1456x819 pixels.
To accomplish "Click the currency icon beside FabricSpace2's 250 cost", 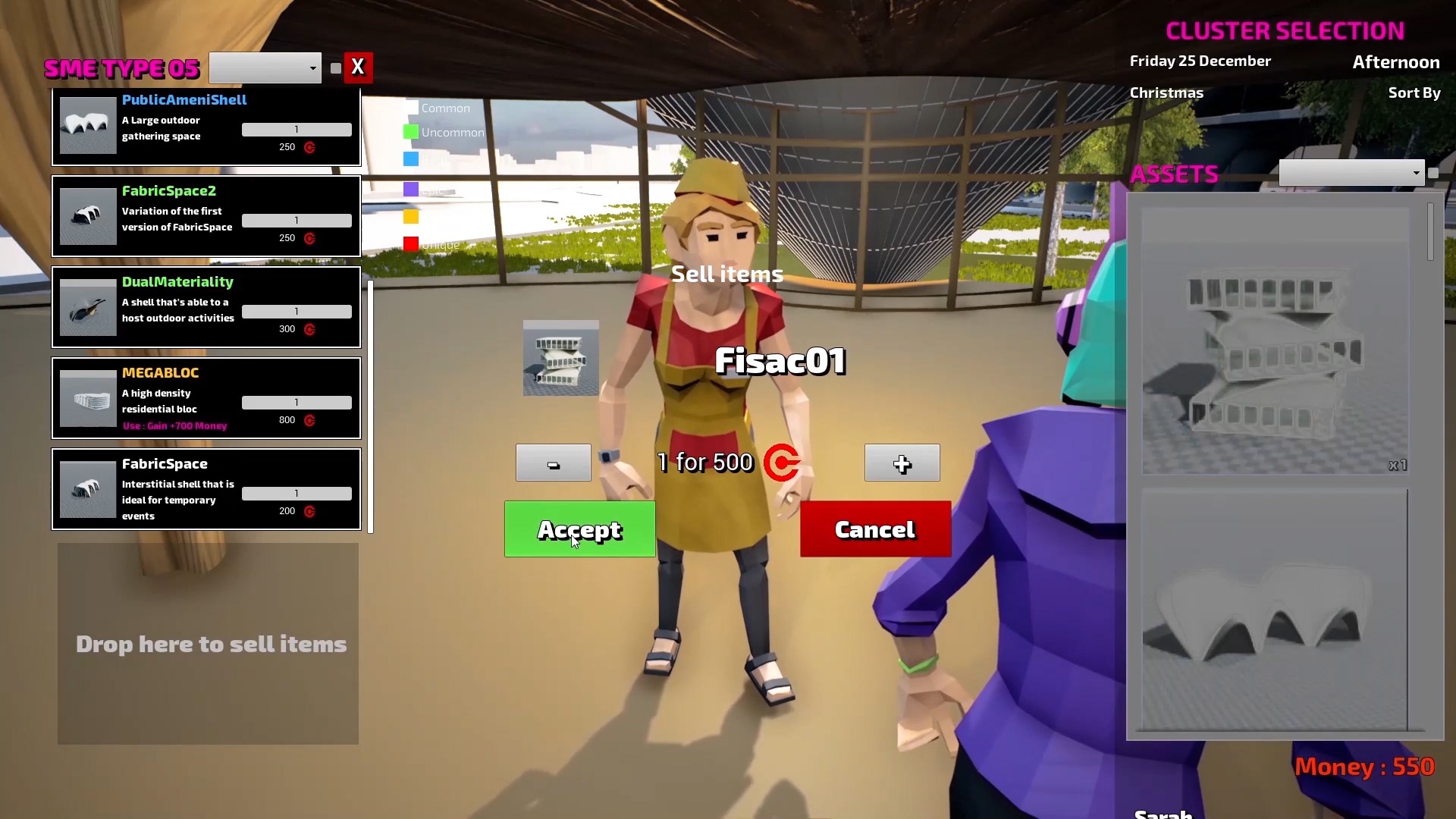I will [x=310, y=238].
